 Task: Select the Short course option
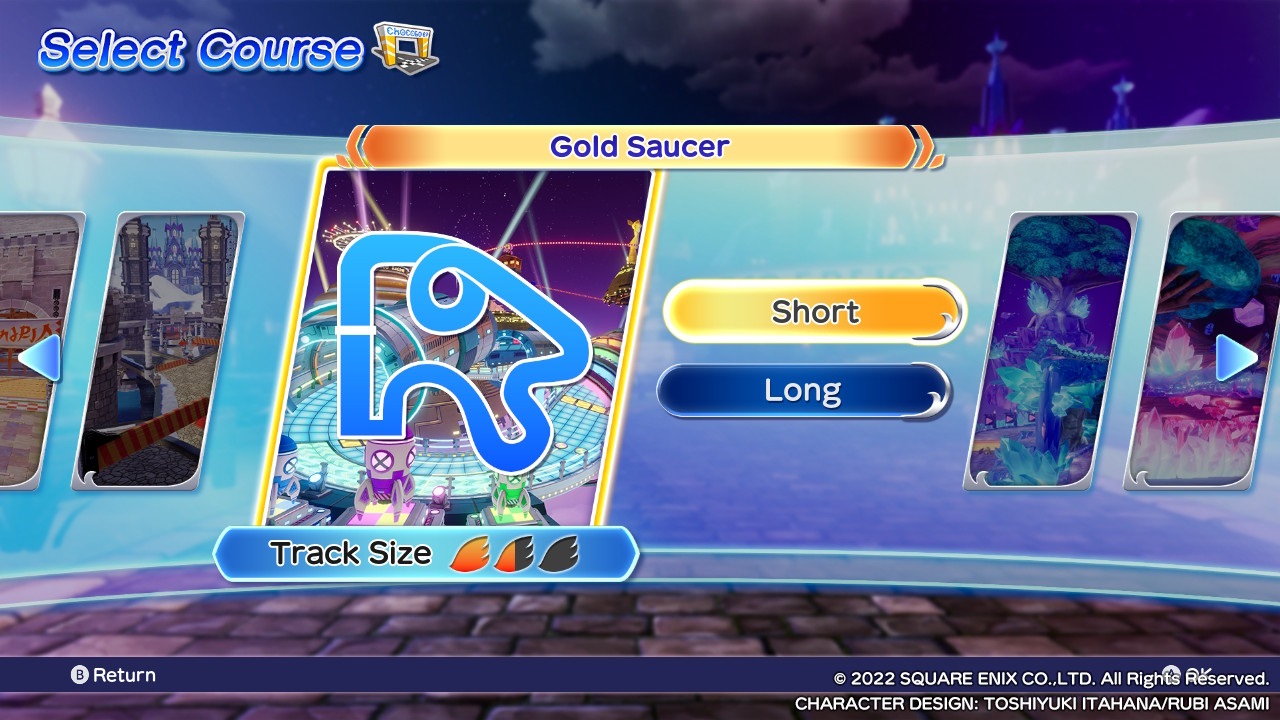click(814, 312)
